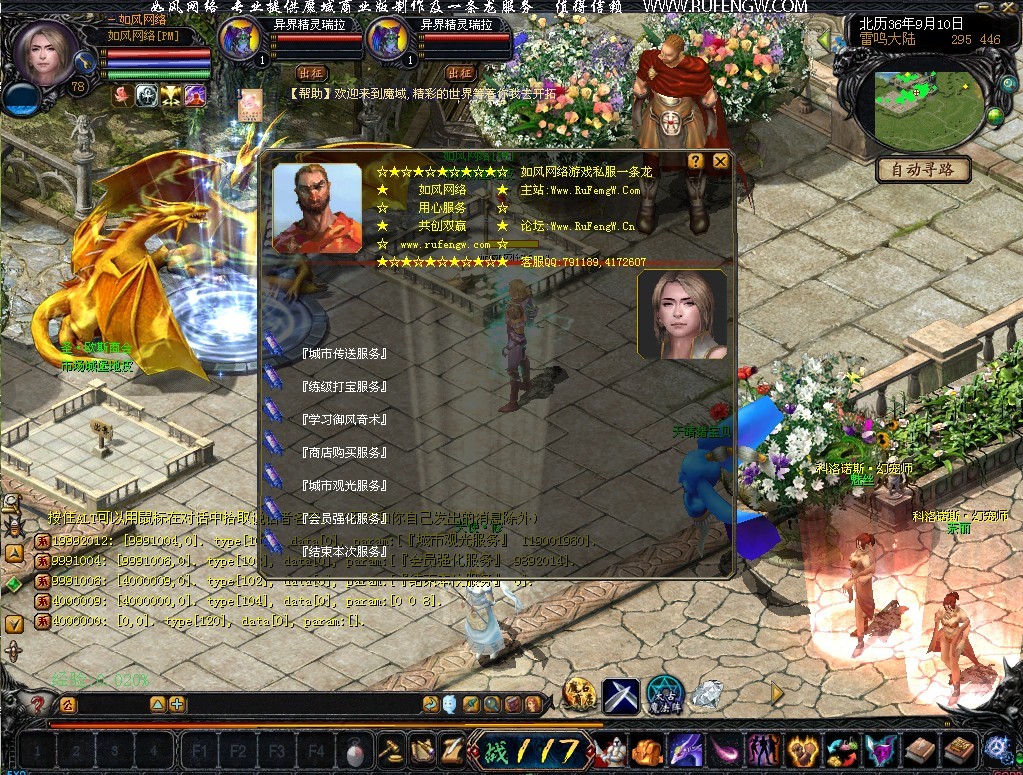Close the NPC dialog with the X button
This screenshot has width=1023, height=775.
(x=720, y=160)
